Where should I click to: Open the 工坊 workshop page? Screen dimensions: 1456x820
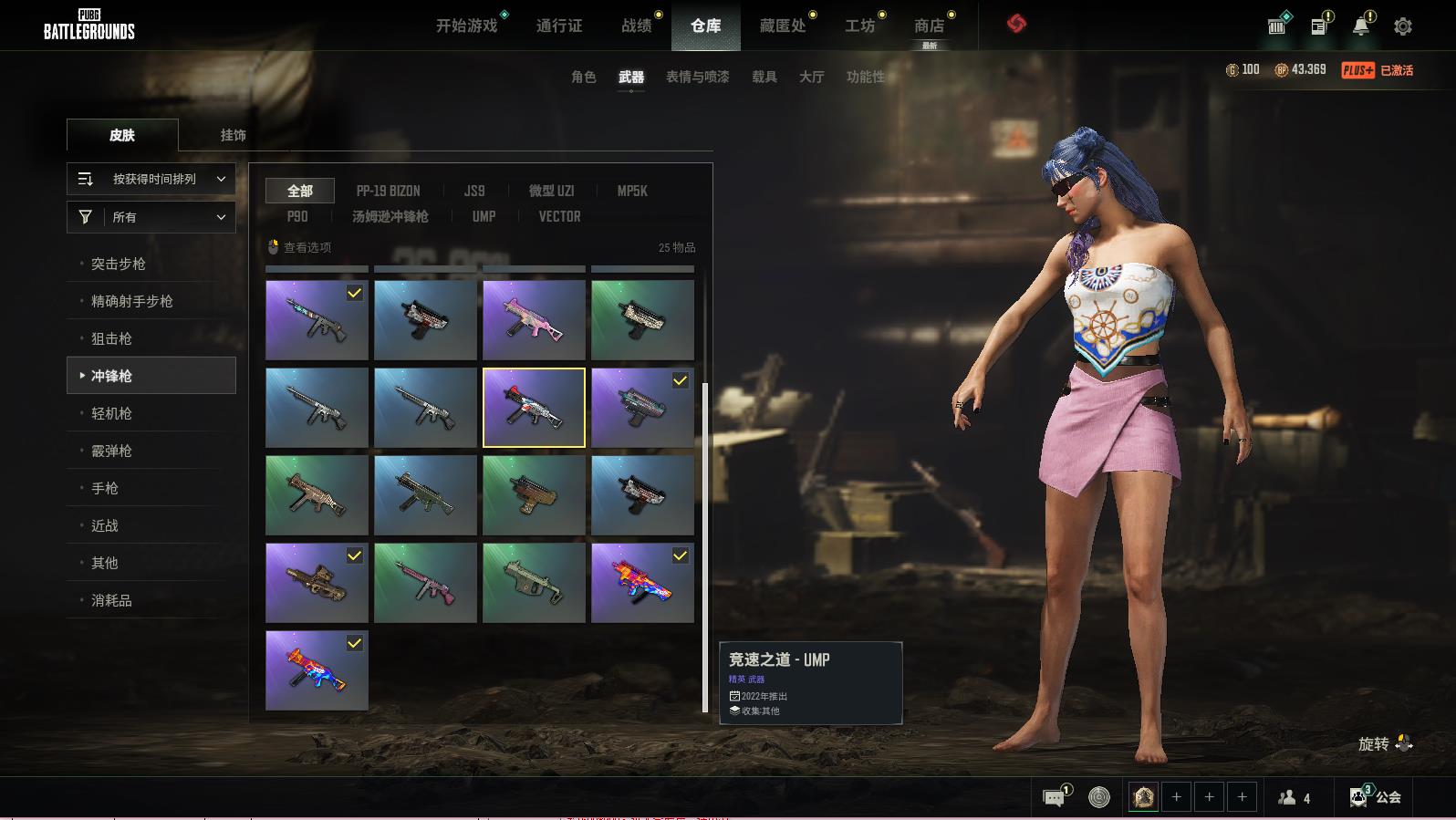pyautogui.click(x=859, y=26)
